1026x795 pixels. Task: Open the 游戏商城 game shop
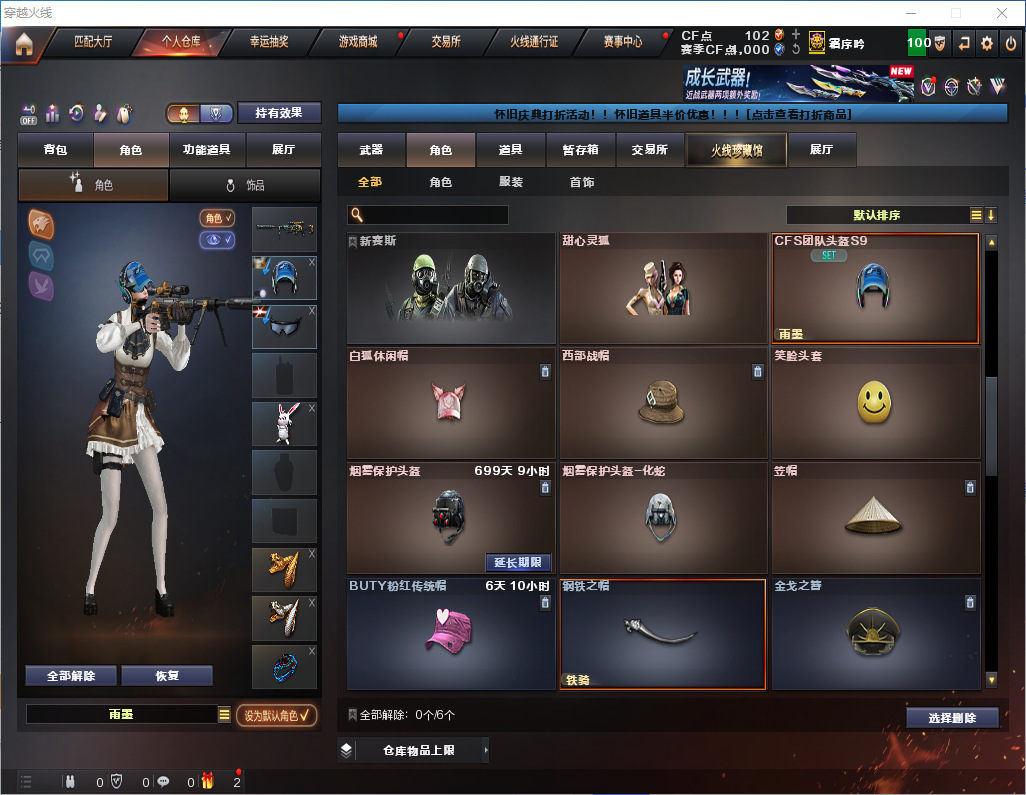(x=357, y=42)
